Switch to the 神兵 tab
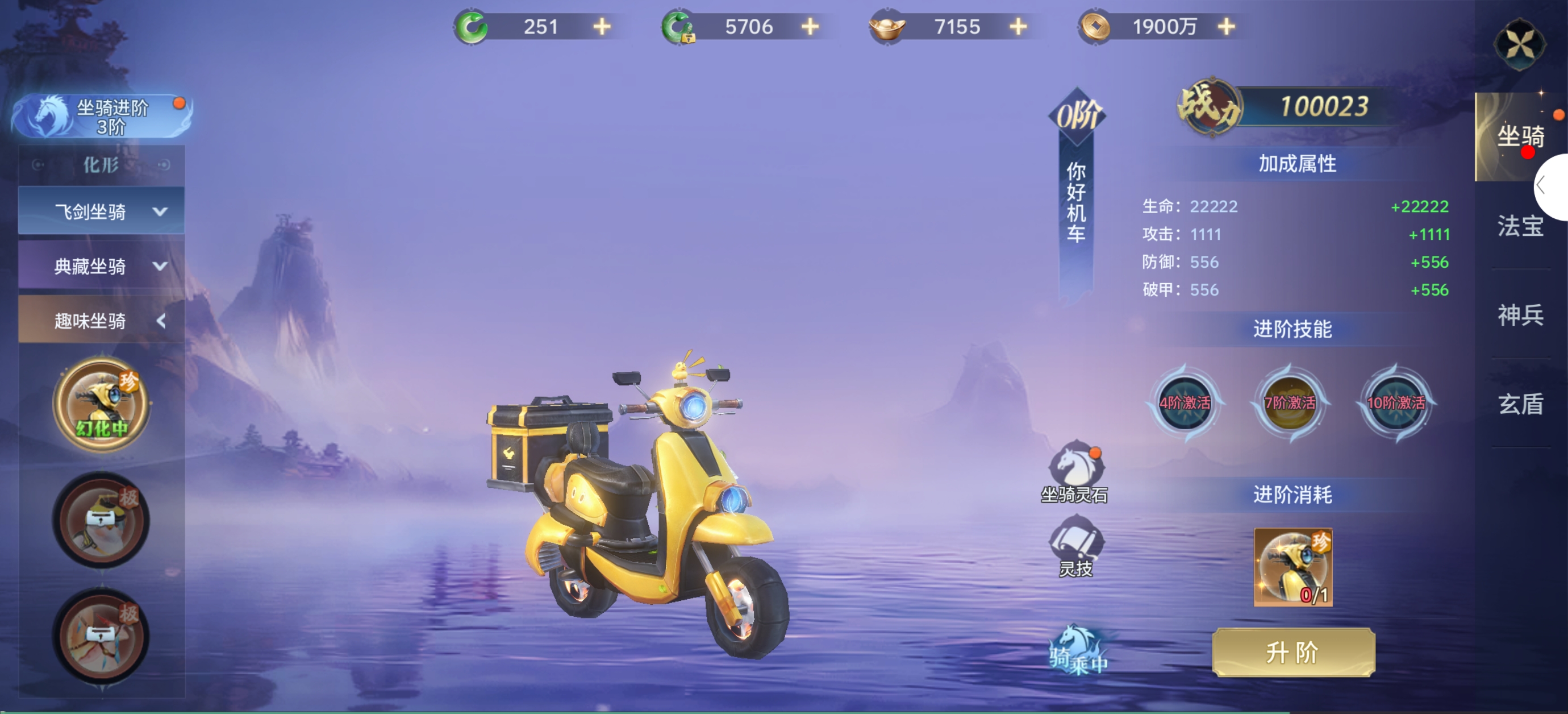This screenshot has height=714, width=1568. [x=1520, y=315]
